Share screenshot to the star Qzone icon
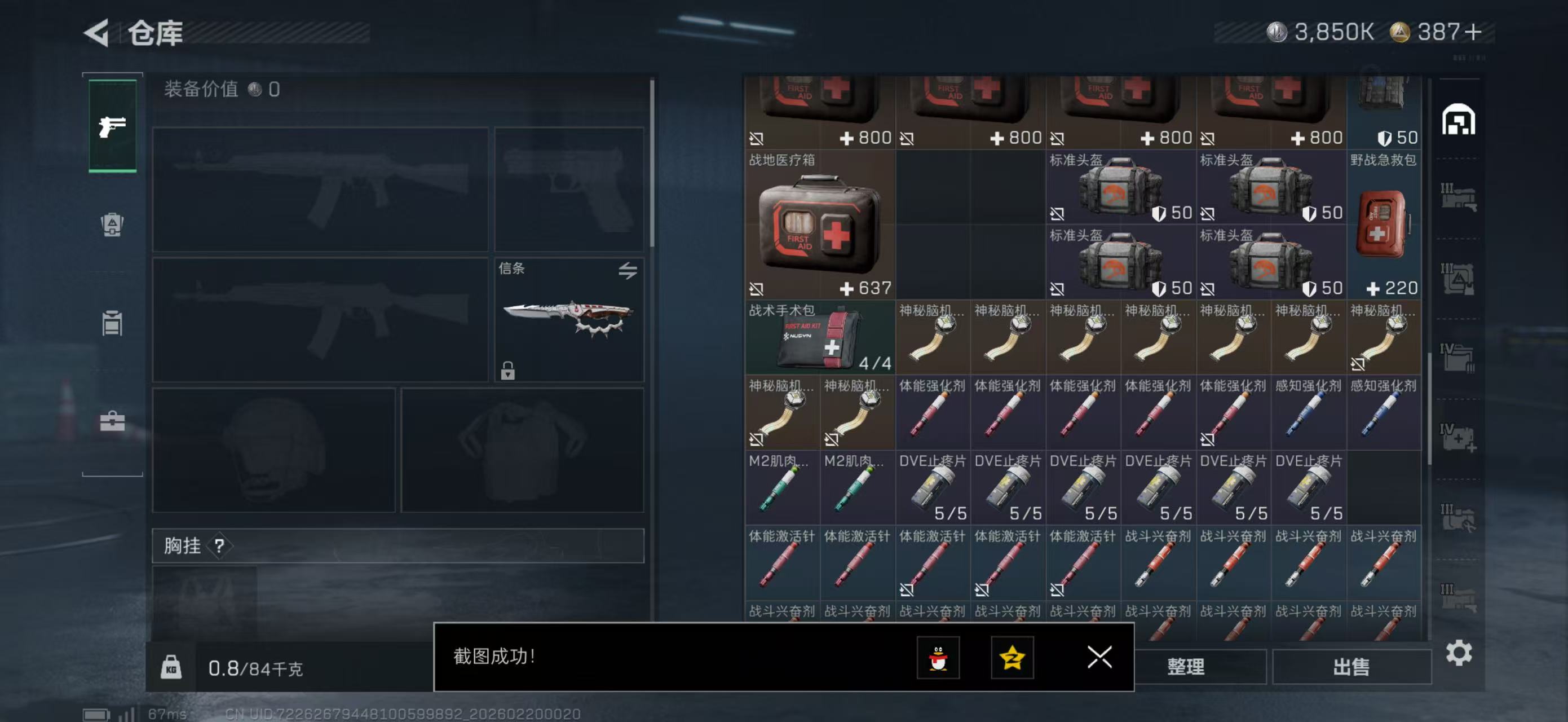This screenshot has height=722, width=1568. (1012, 658)
